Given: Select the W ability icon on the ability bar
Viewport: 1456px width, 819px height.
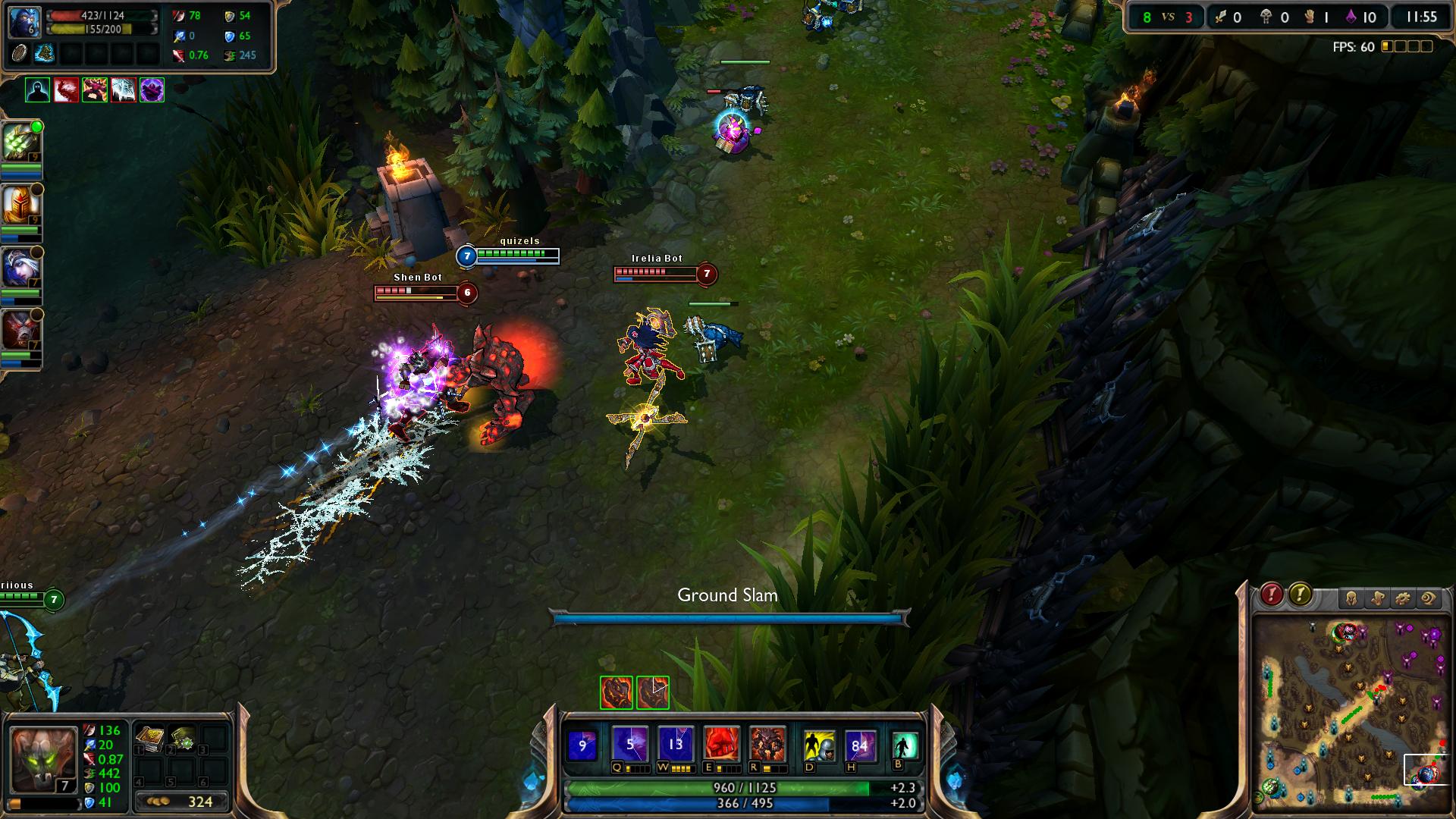Looking at the screenshot, I should pos(675,743).
